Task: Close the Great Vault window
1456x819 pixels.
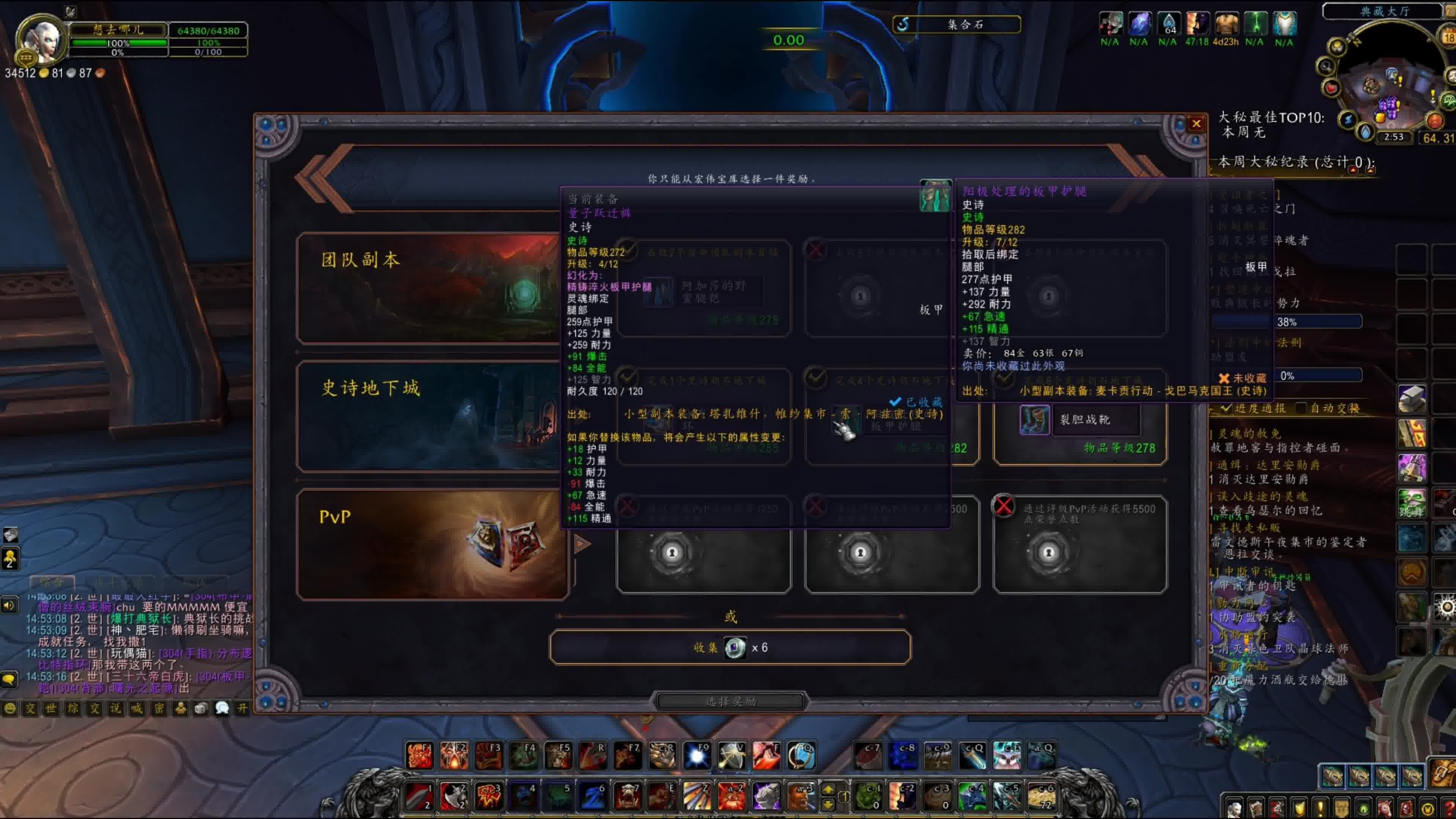Action: click(x=1196, y=124)
